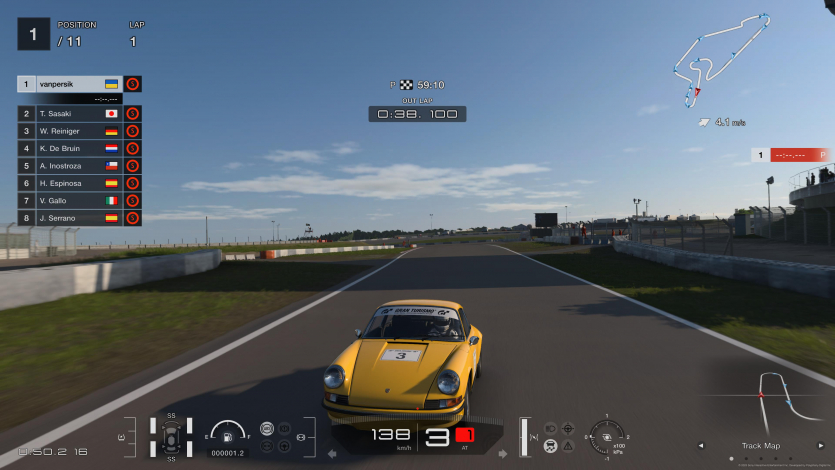Select T. Sasaki in the driver list

(x=70, y=114)
